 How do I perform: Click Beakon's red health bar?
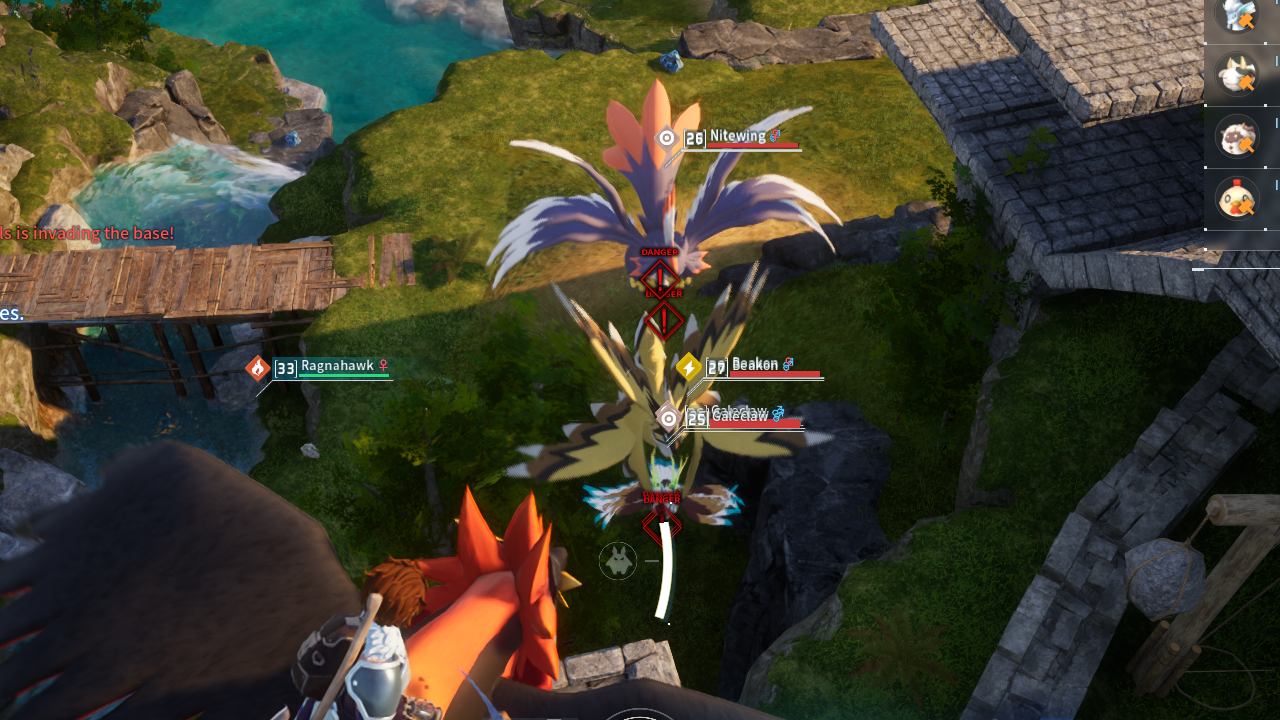pos(775,373)
